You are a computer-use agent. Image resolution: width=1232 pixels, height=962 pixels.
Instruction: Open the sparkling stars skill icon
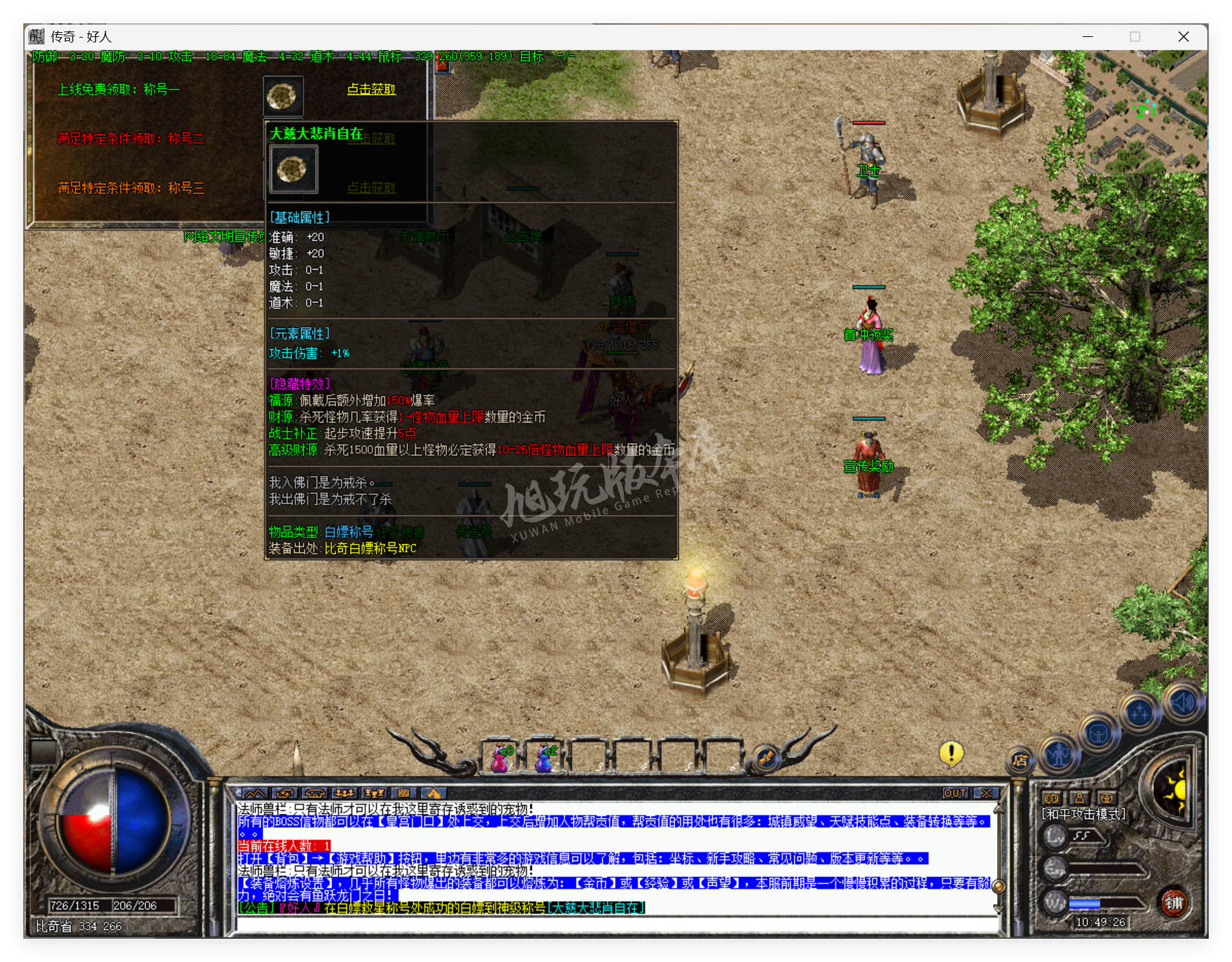tap(1139, 711)
